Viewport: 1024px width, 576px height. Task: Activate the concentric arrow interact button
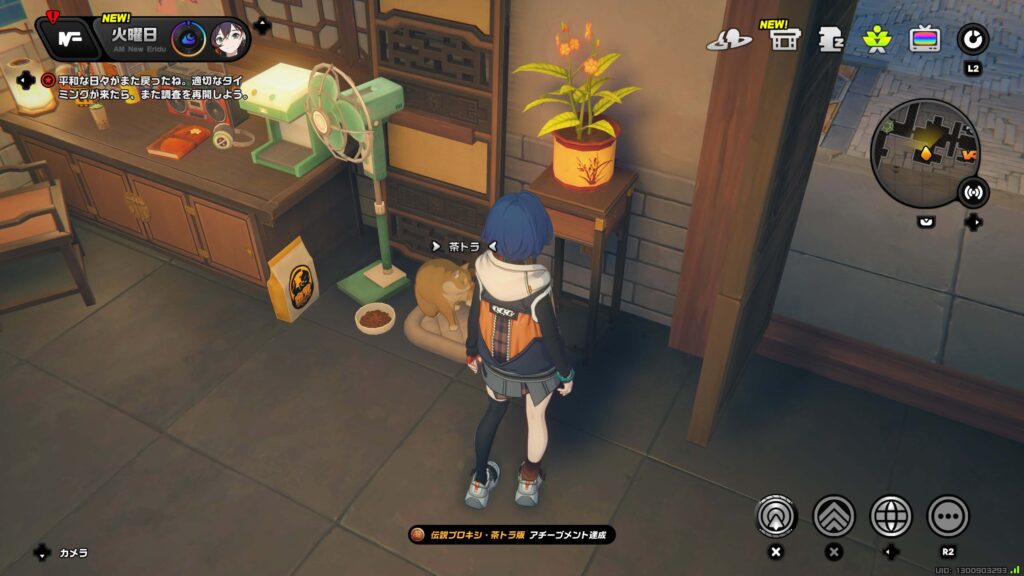point(776,516)
